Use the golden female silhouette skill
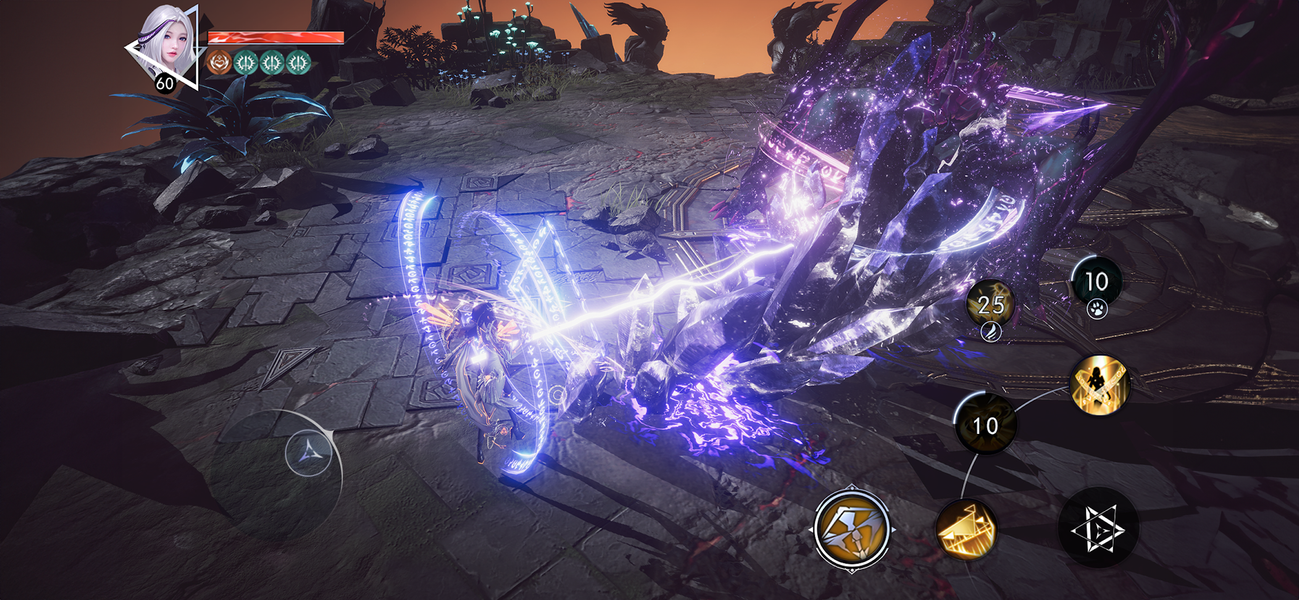This screenshot has width=1299, height=600. click(x=1099, y=385)
